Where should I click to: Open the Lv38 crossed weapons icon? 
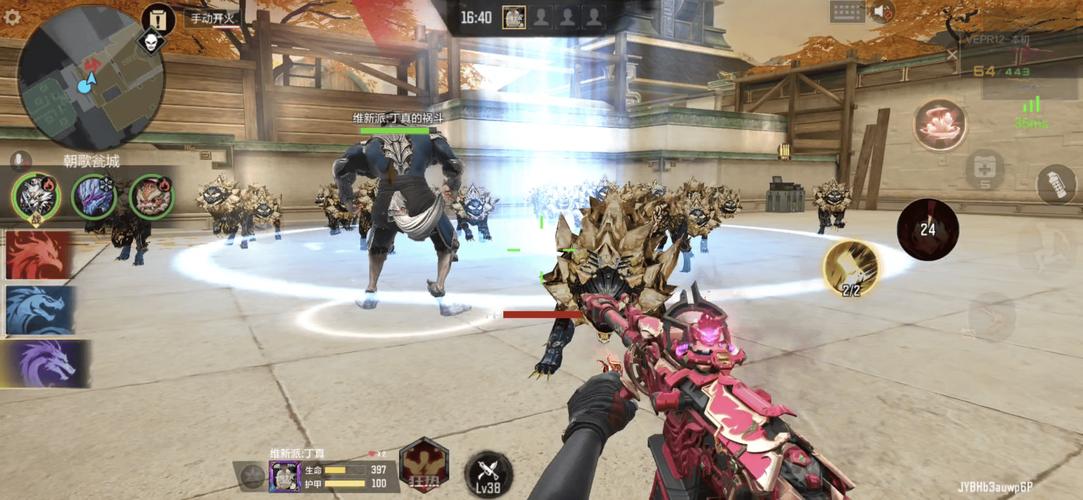[488, 473]
